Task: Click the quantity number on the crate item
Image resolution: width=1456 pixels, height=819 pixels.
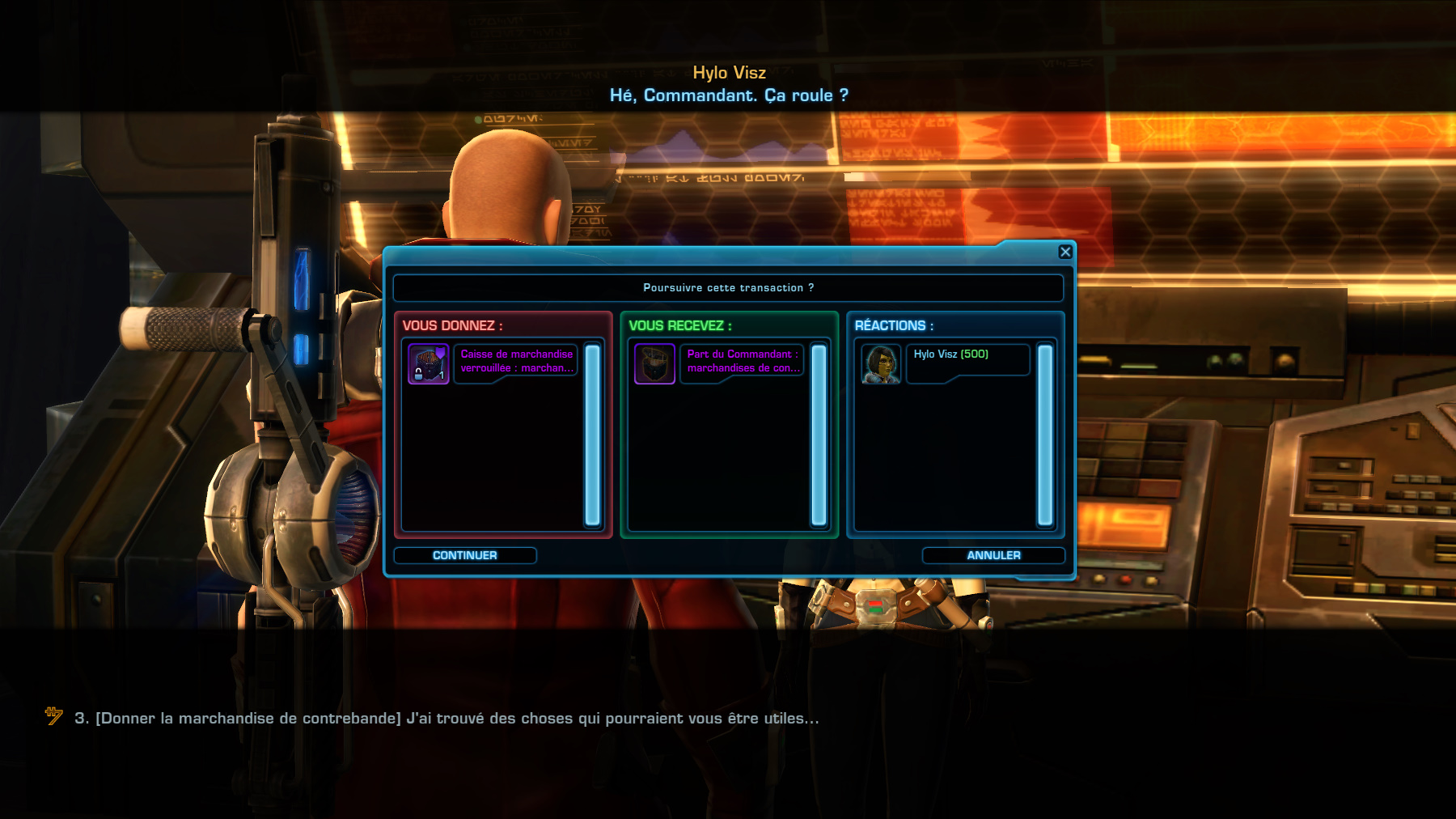Action: point(442,376)
